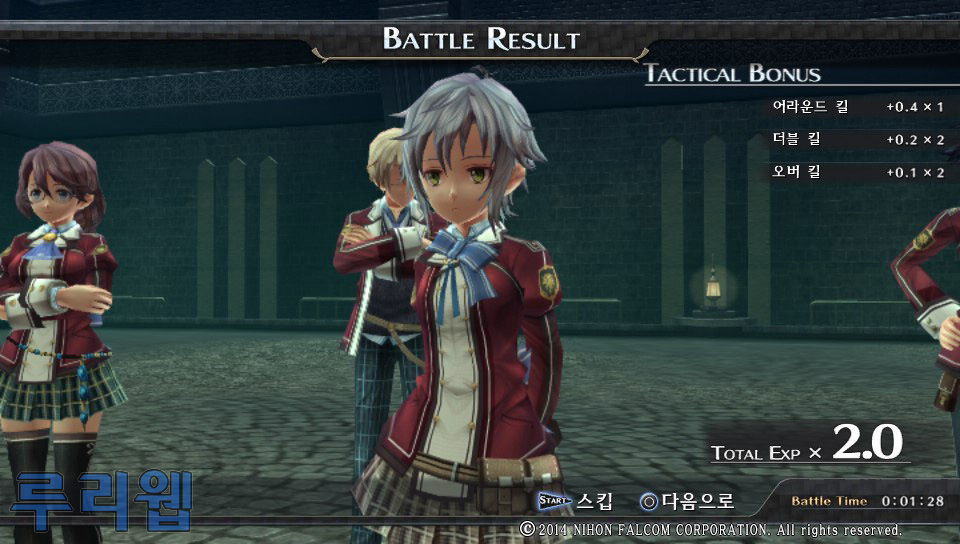Screen dimensions: 960x544
Task: Skip the battle results with 스킵
Action: 576,501
